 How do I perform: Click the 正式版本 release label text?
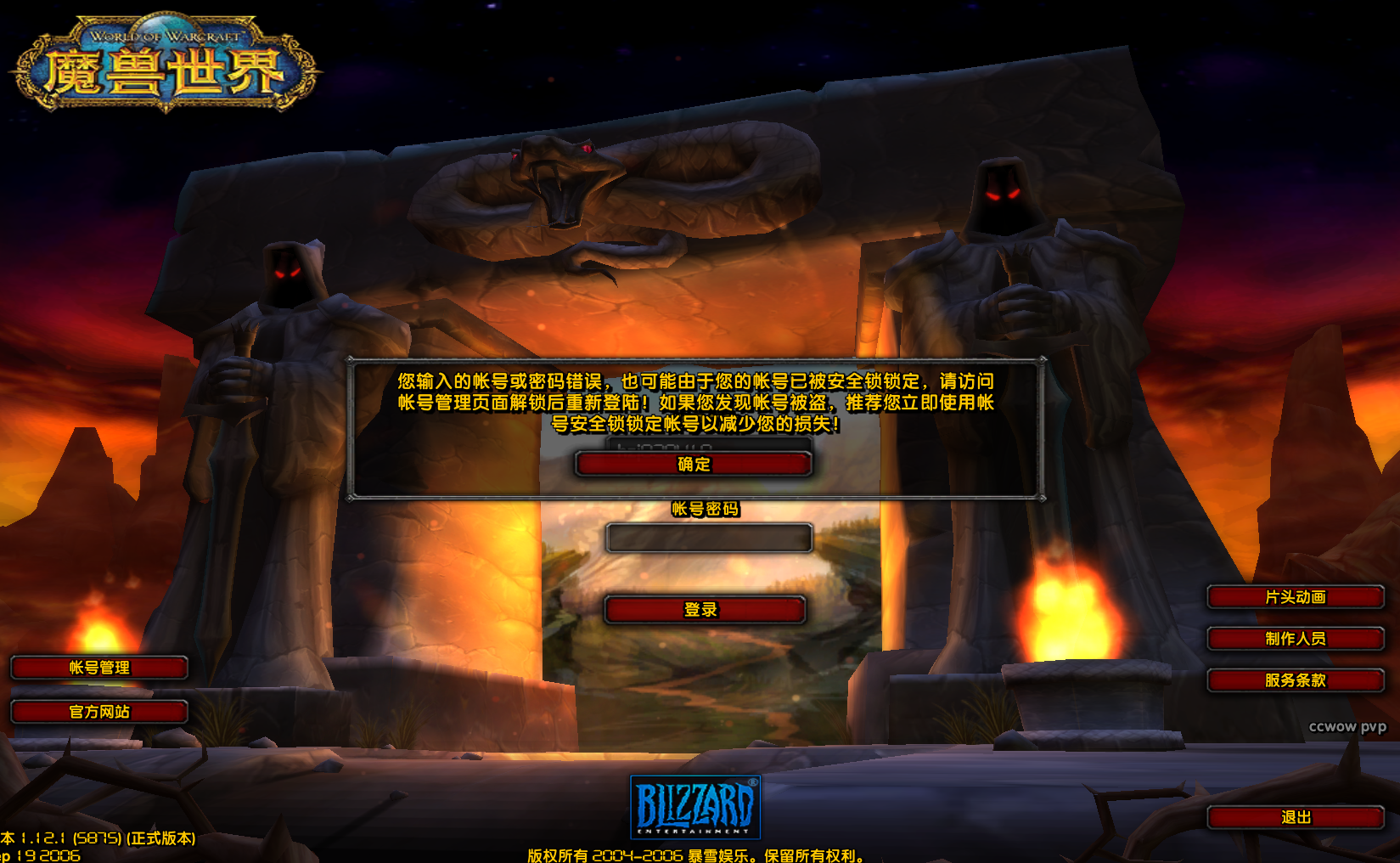[161, 837]
